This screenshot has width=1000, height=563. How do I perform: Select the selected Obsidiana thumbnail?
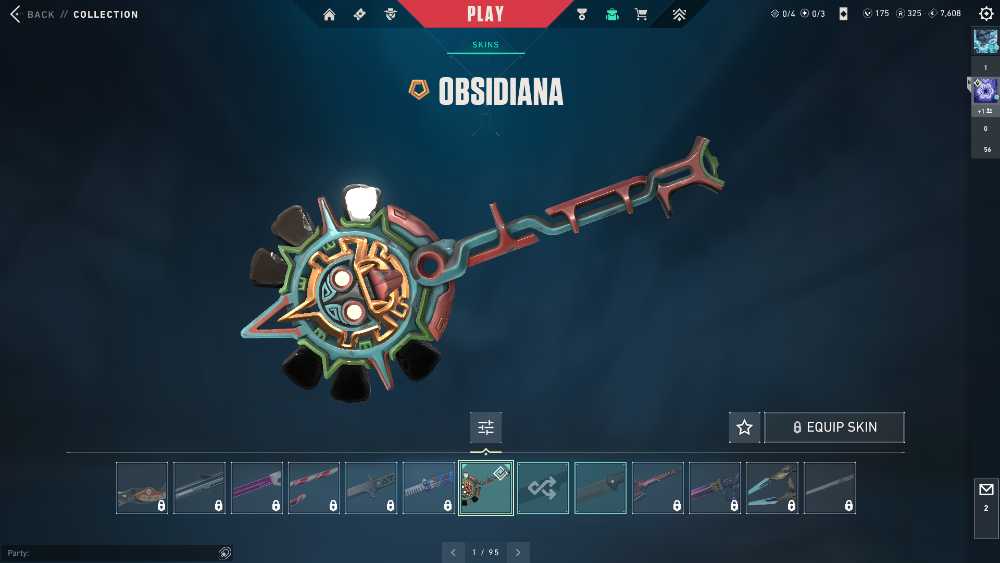click(x=486, y=488)
